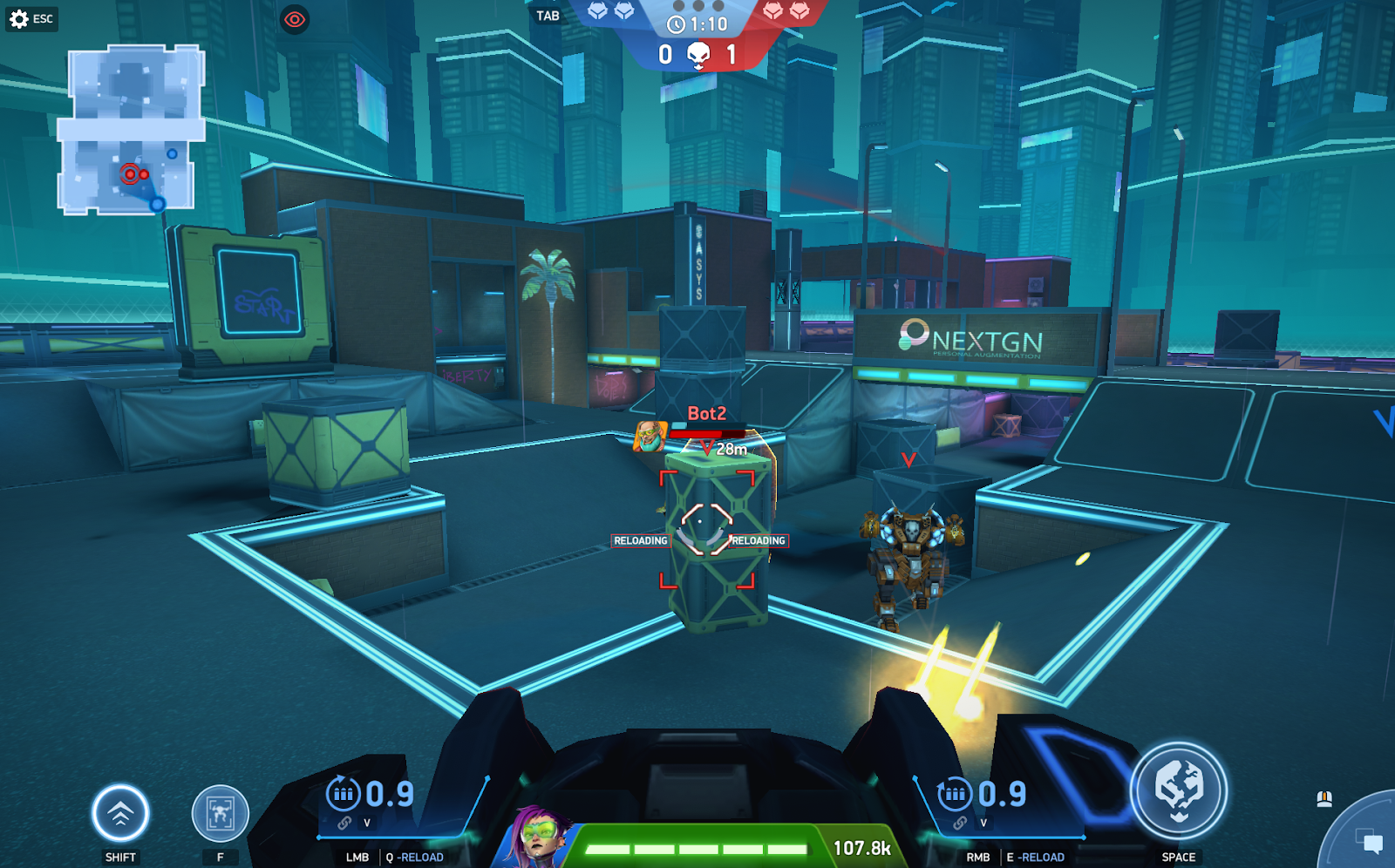This screenshot has height=868, width=1395.
Task: Click the Q-RELOAD label
Action: pyautogui.click(x=414, y=857)
